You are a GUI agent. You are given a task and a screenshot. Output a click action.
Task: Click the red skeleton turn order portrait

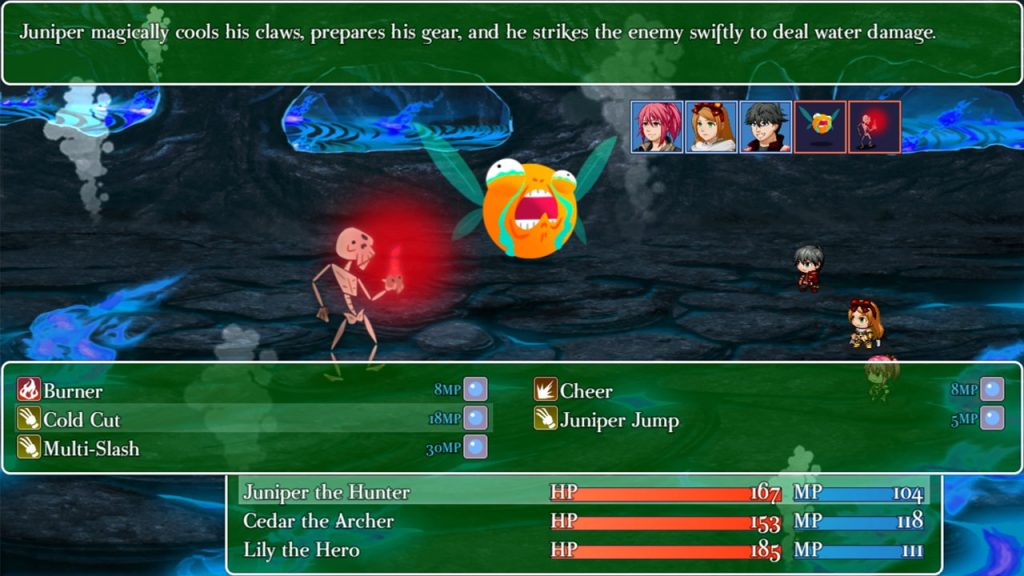(x=874, y=127)
